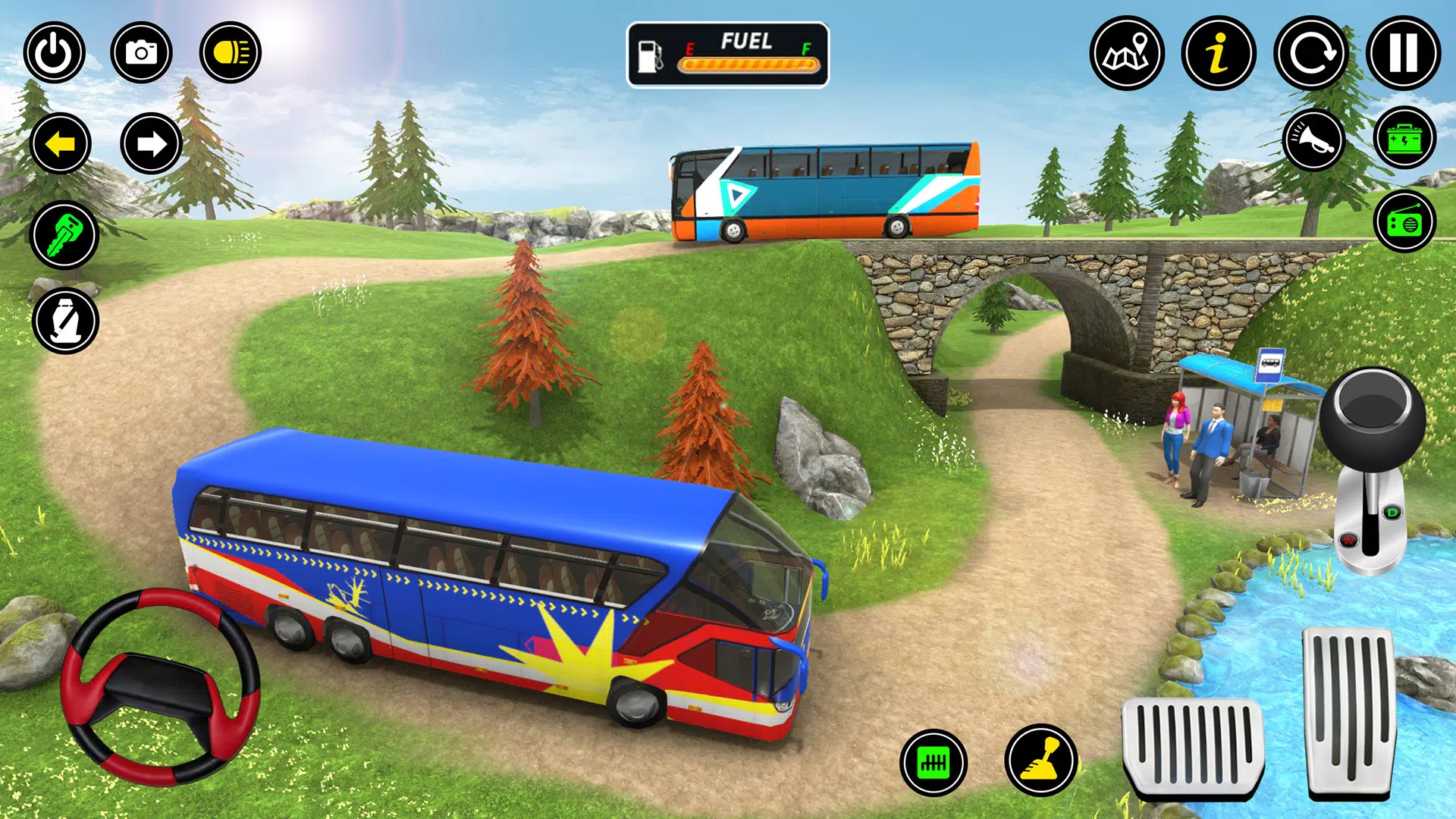This screenshot has width=1456, height=819.
Task: Tap the wide brake pedal
Action: pos(1192,747)
